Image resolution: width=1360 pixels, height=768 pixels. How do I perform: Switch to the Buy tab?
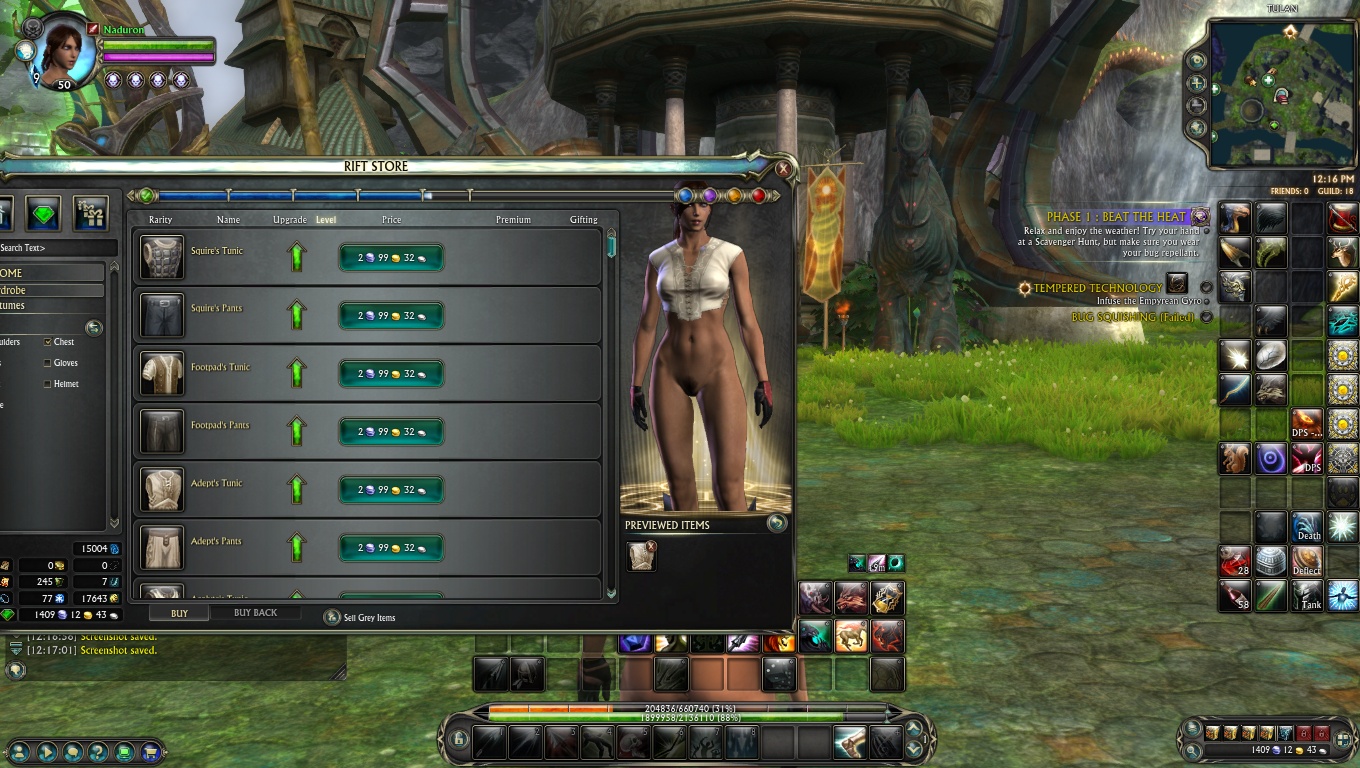[x=179, y=613]
